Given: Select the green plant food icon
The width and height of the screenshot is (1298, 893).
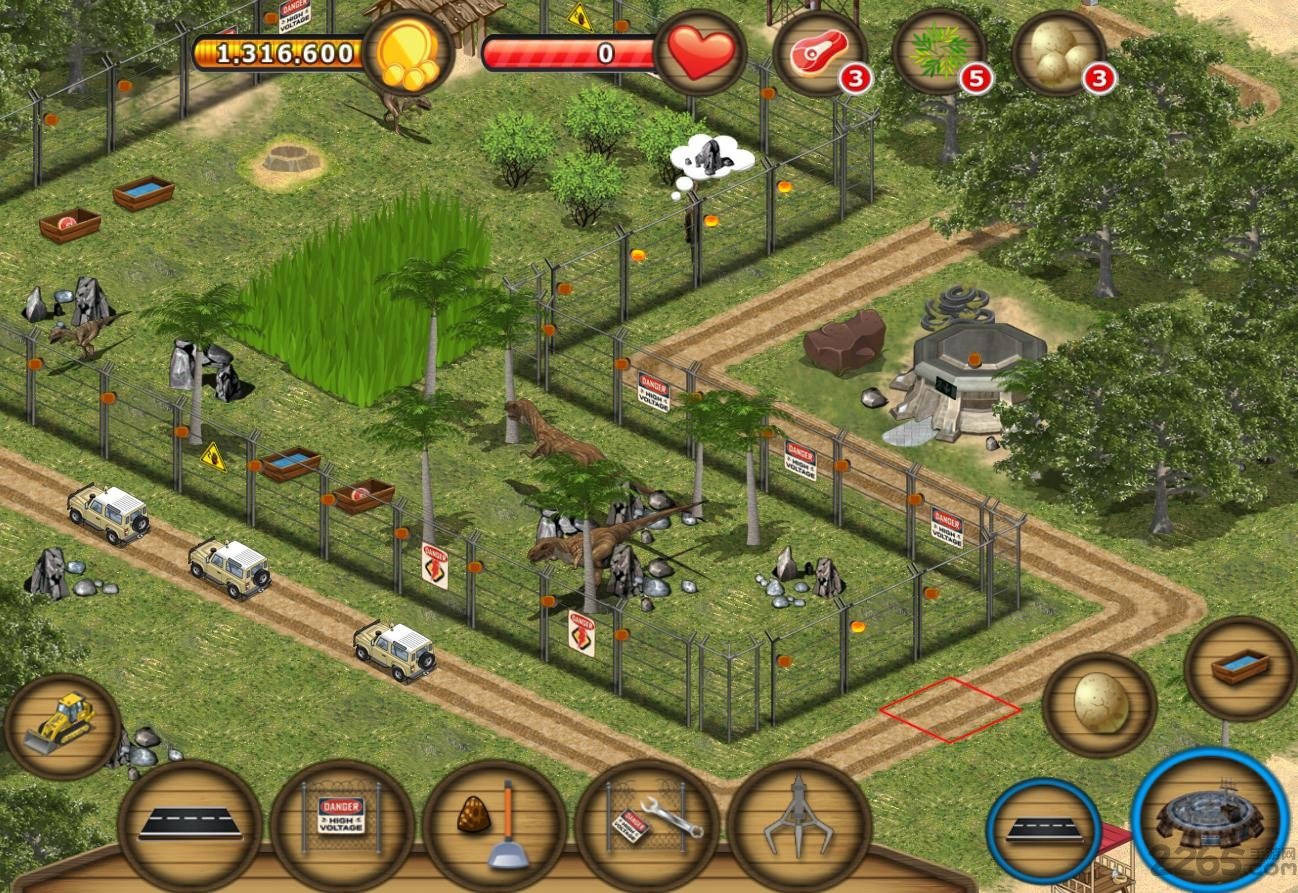Looking at the screenshot, I should 939,50.
